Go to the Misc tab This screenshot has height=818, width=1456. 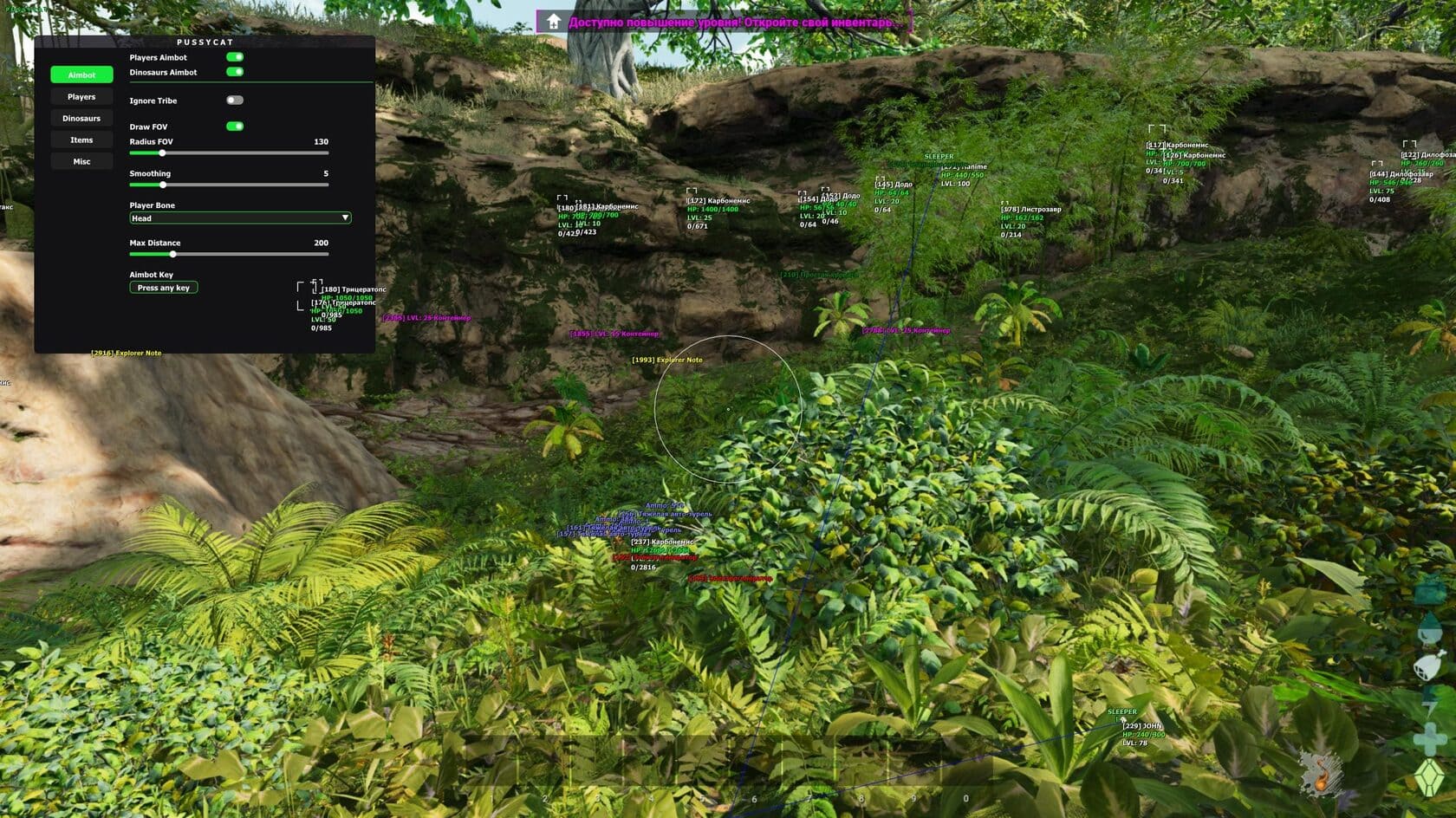point(81,162)
